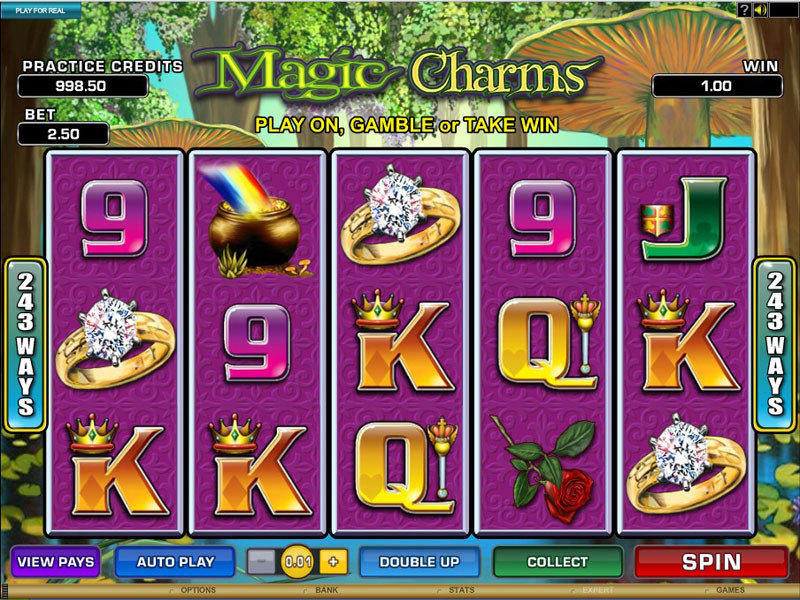This screenshot has width=800, height=600.
Task: Show the Stats panel
Action: coord(462,591)
